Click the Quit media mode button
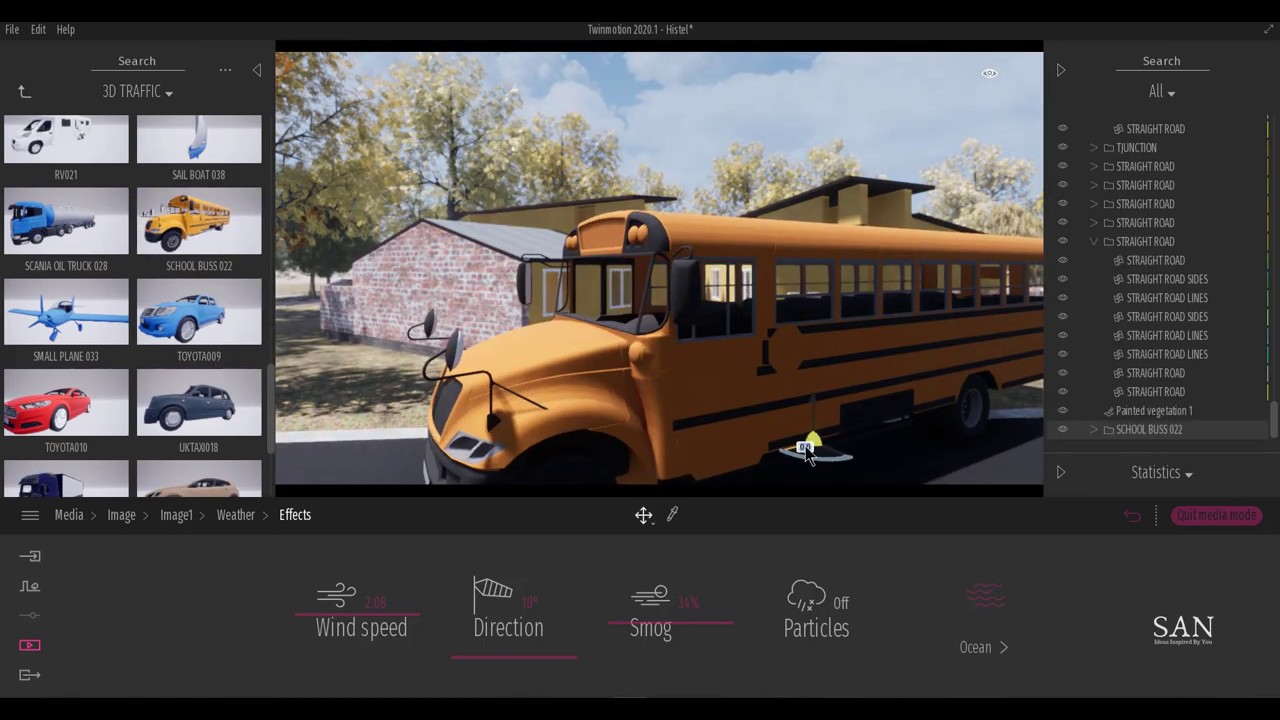This screenshot has width=1280, height=720. click(x=1216, y=515)
